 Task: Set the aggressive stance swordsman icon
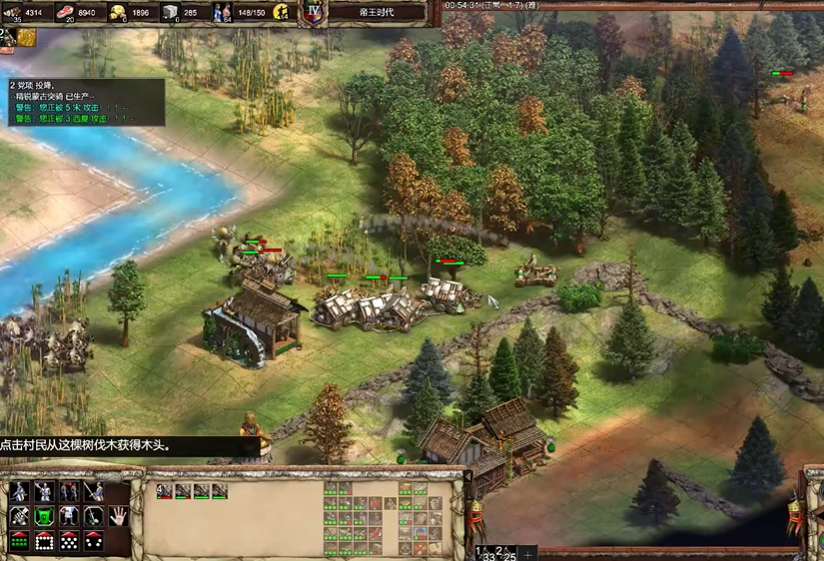[x=19, y=491]
